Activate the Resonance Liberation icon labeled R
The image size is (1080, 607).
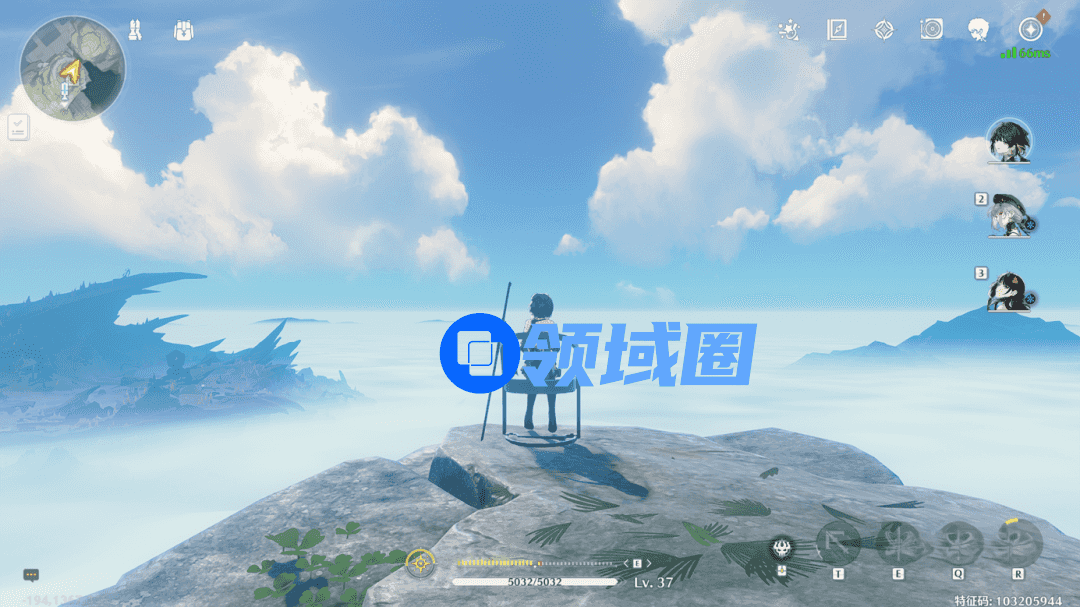(1018, 544)
